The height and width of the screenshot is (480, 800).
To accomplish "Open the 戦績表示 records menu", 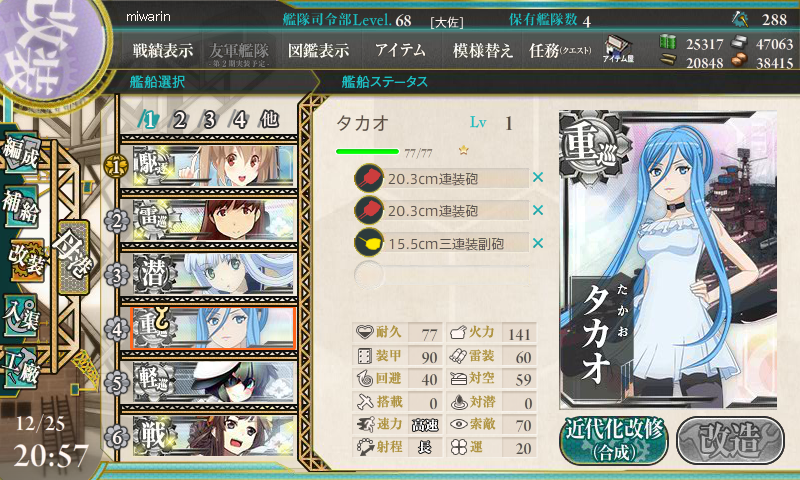I will pyautogui.click(x=165, y=49).
